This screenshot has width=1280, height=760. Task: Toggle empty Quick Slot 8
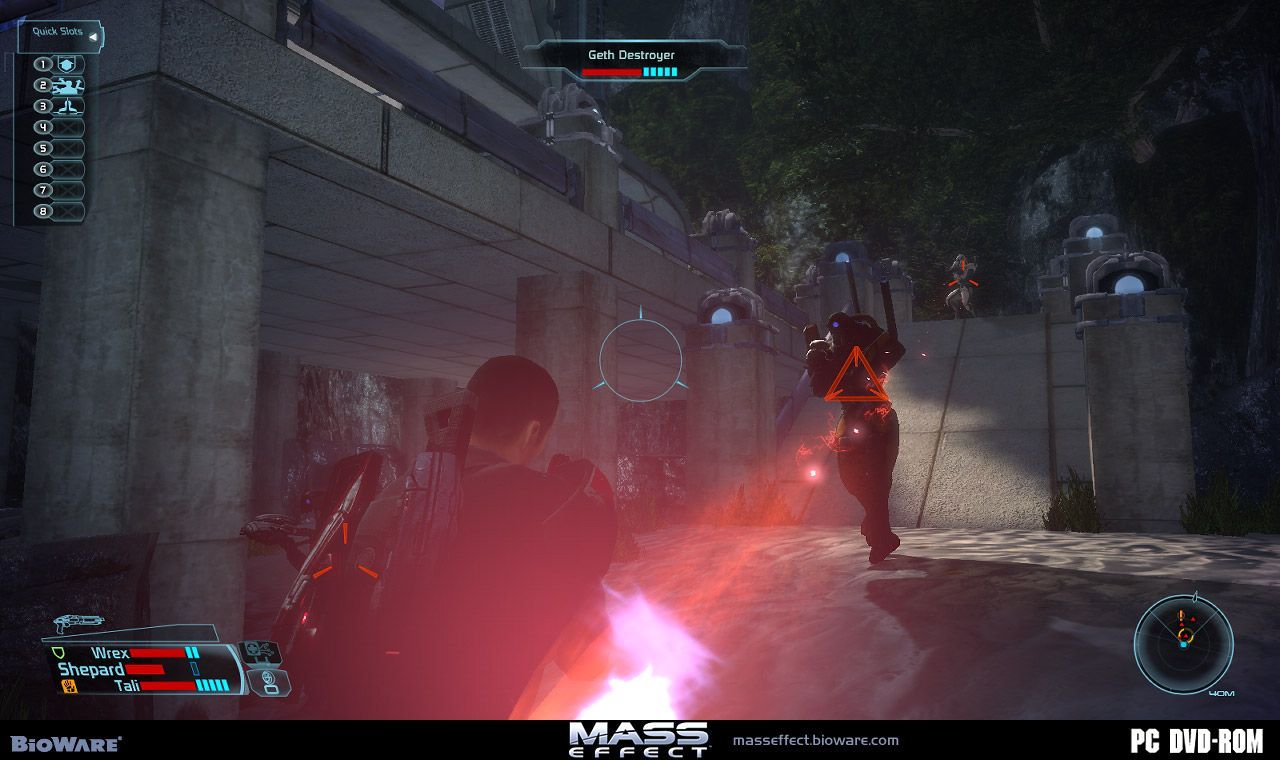coord(67,211)
